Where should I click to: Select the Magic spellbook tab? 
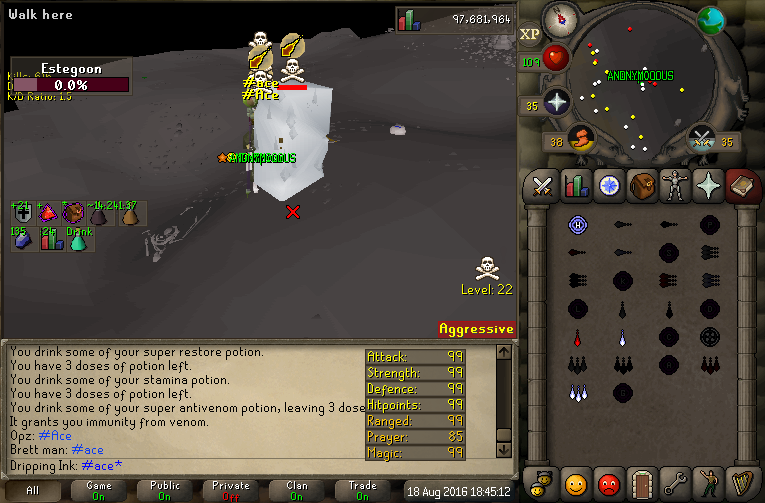[x=740, y=186]
